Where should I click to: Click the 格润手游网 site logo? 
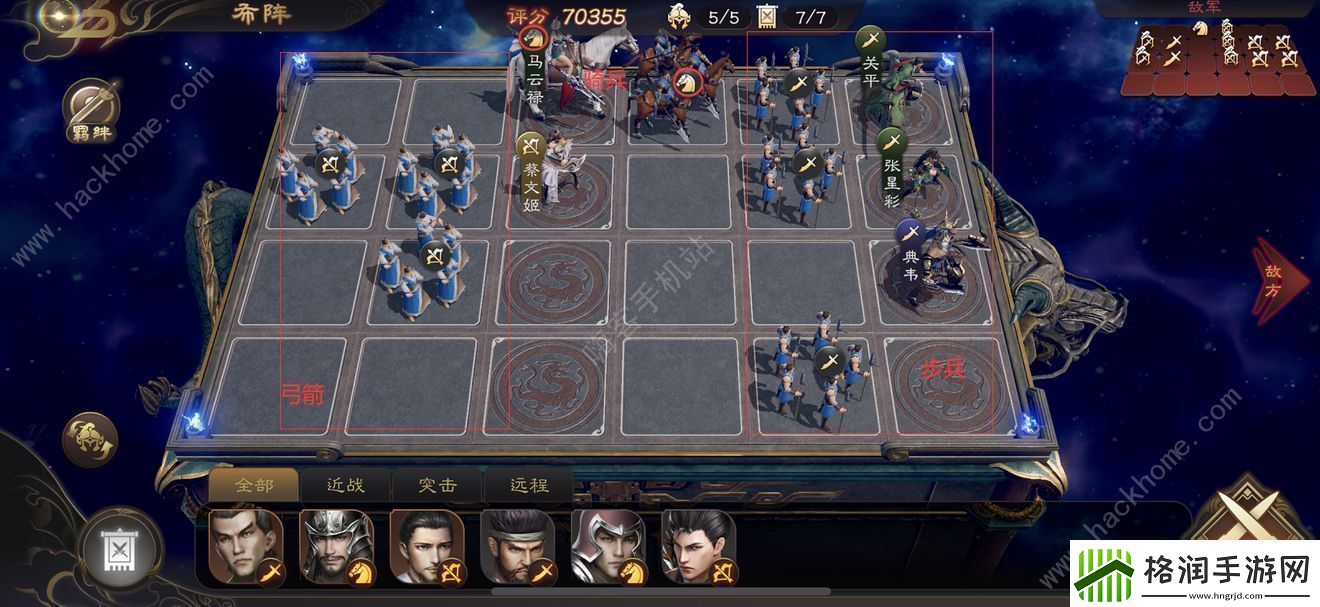pyautogui.click(x=1192, y=573)
